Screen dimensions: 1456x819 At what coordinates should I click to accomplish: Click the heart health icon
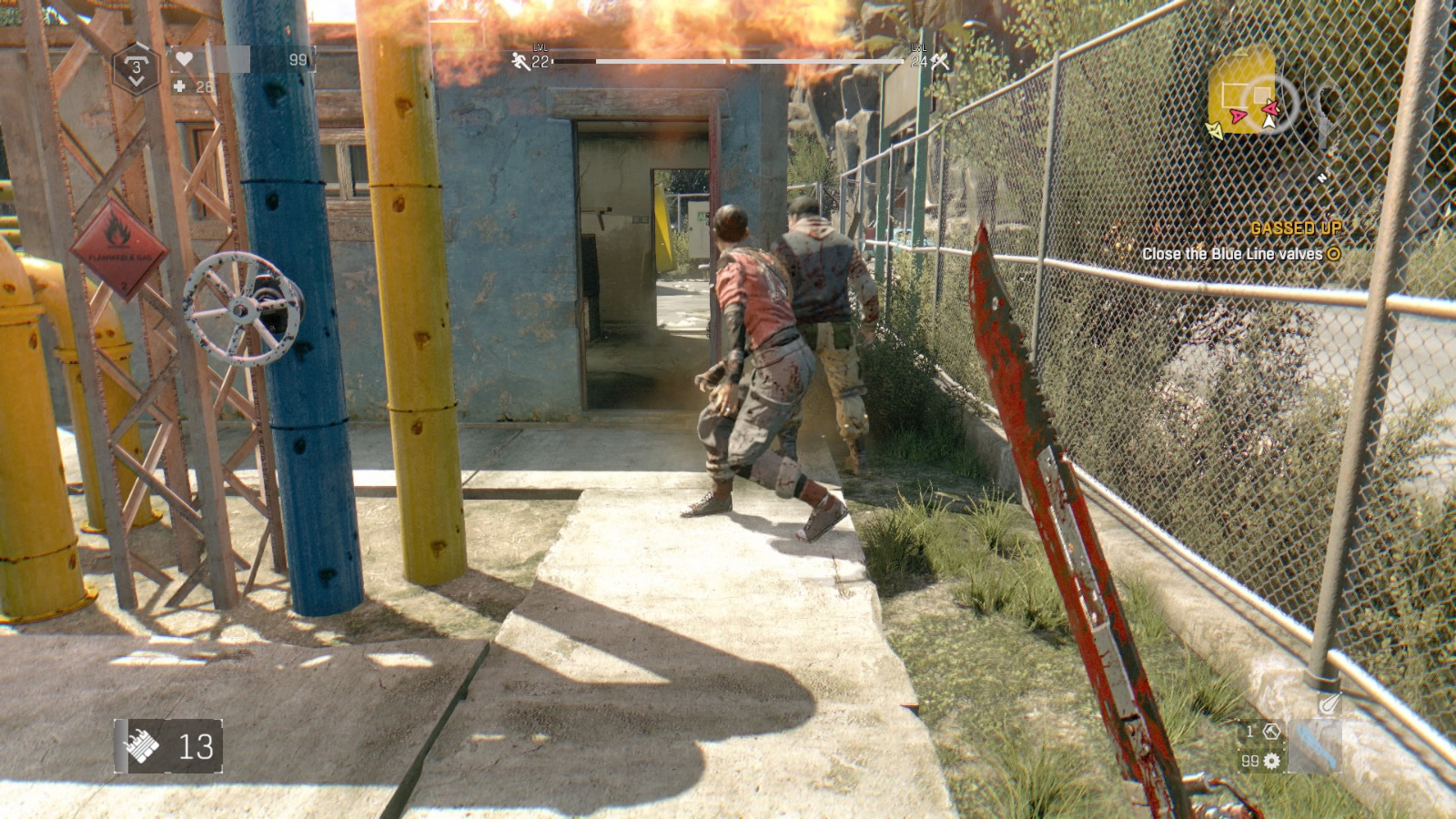[185, 58]
